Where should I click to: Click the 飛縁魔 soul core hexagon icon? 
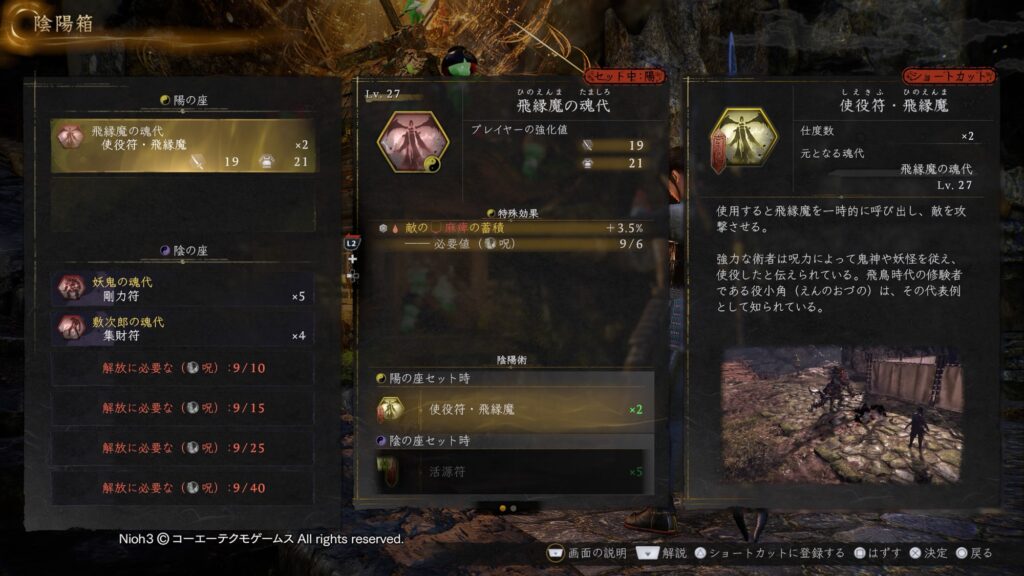pyautogui.click(x=412, y=141)
